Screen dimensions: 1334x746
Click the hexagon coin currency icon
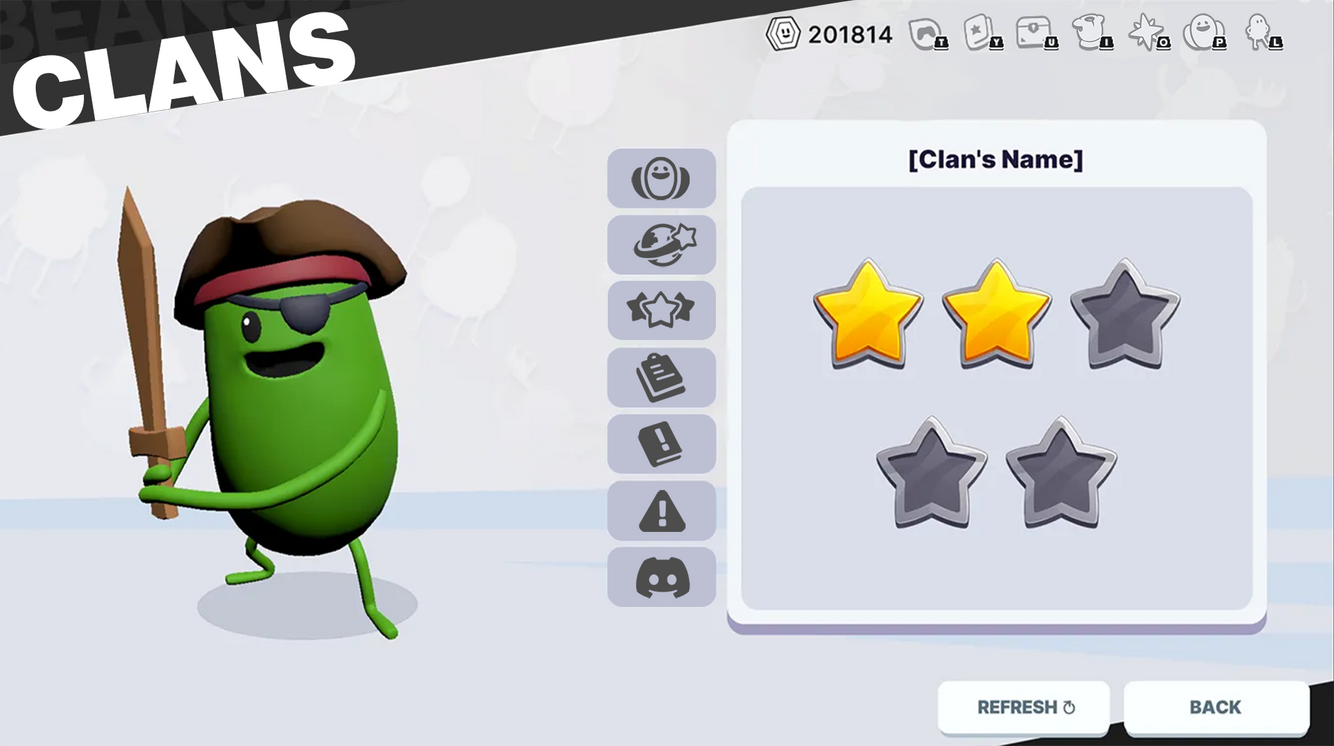point(783,34)
